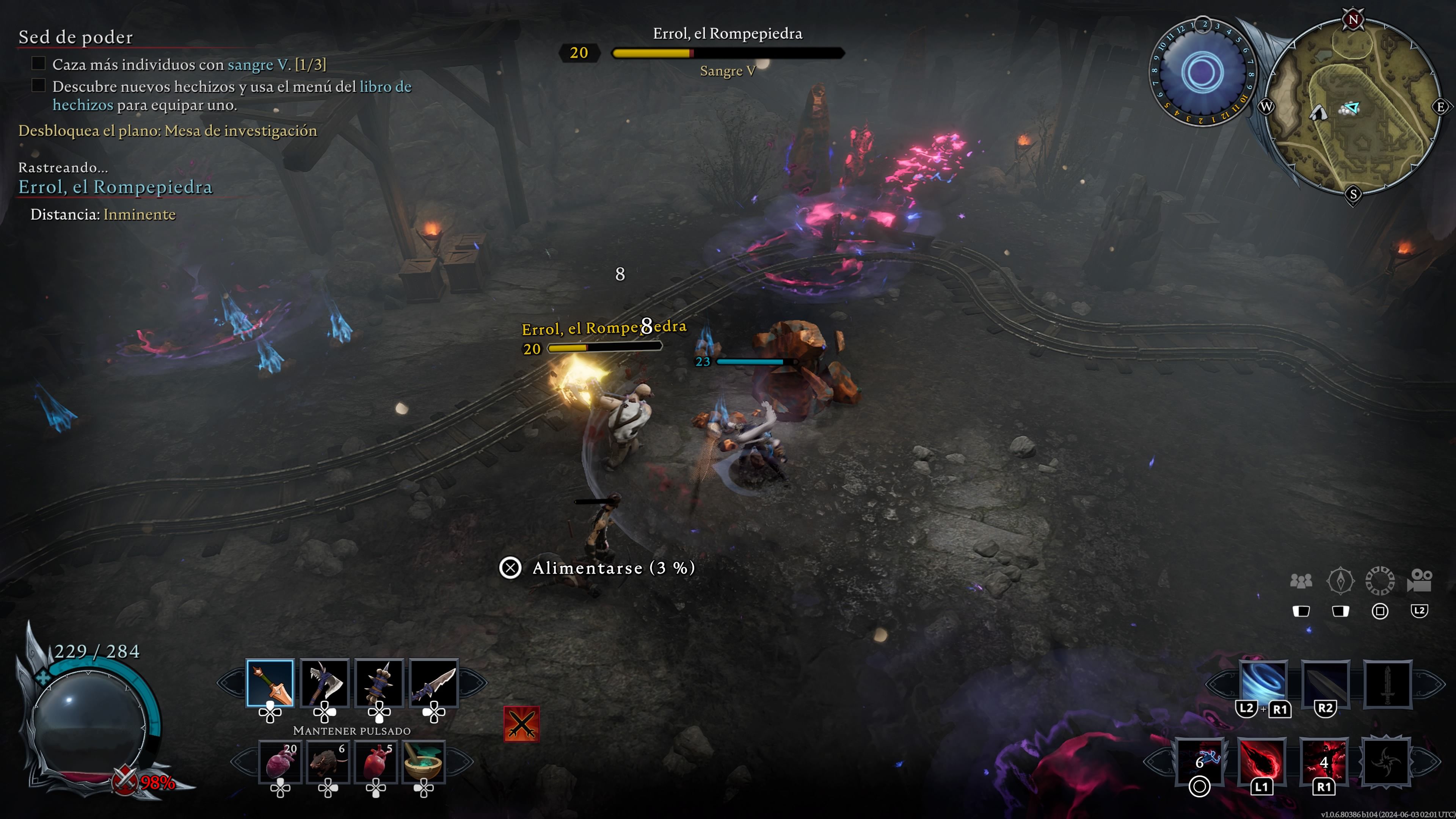Activate the red bat swarm spell
Image resolution: width=1456 pixels, height=819 pixels.
pos(1324,761)
